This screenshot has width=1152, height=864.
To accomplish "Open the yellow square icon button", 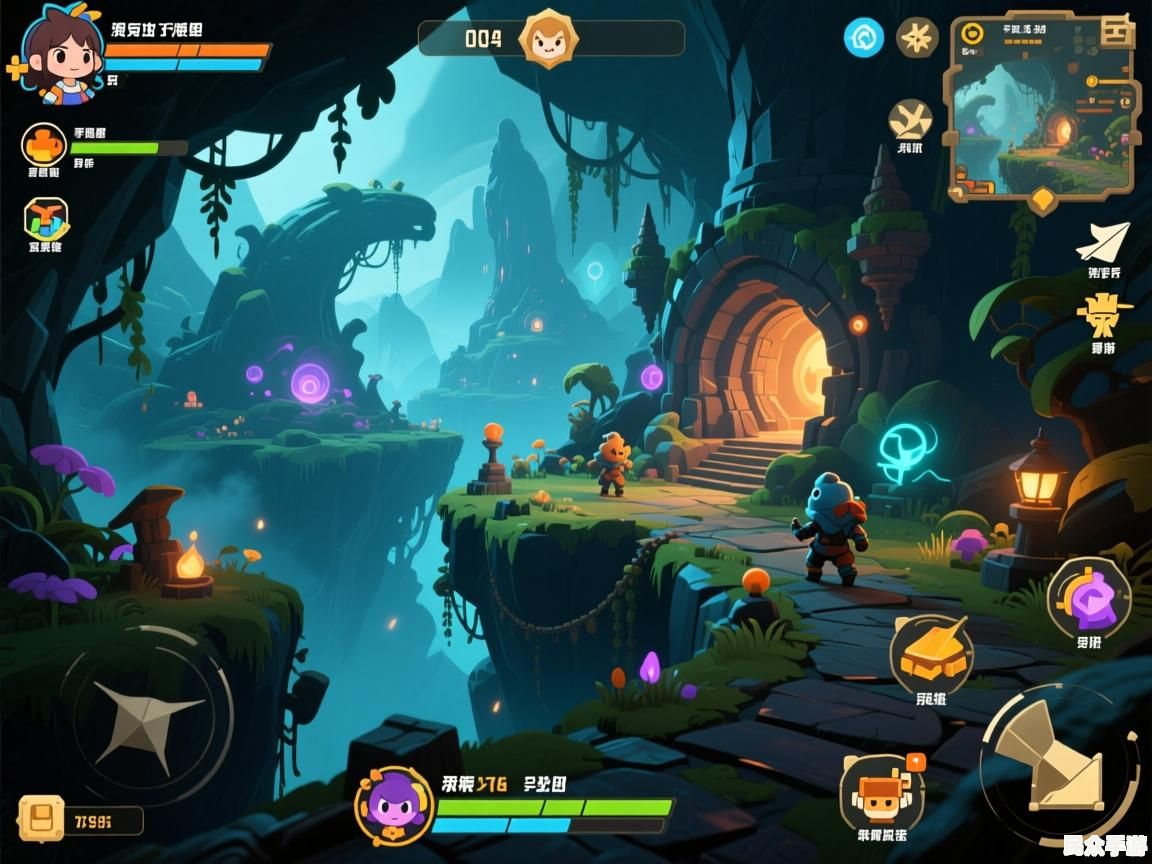I will coord(42,818).
